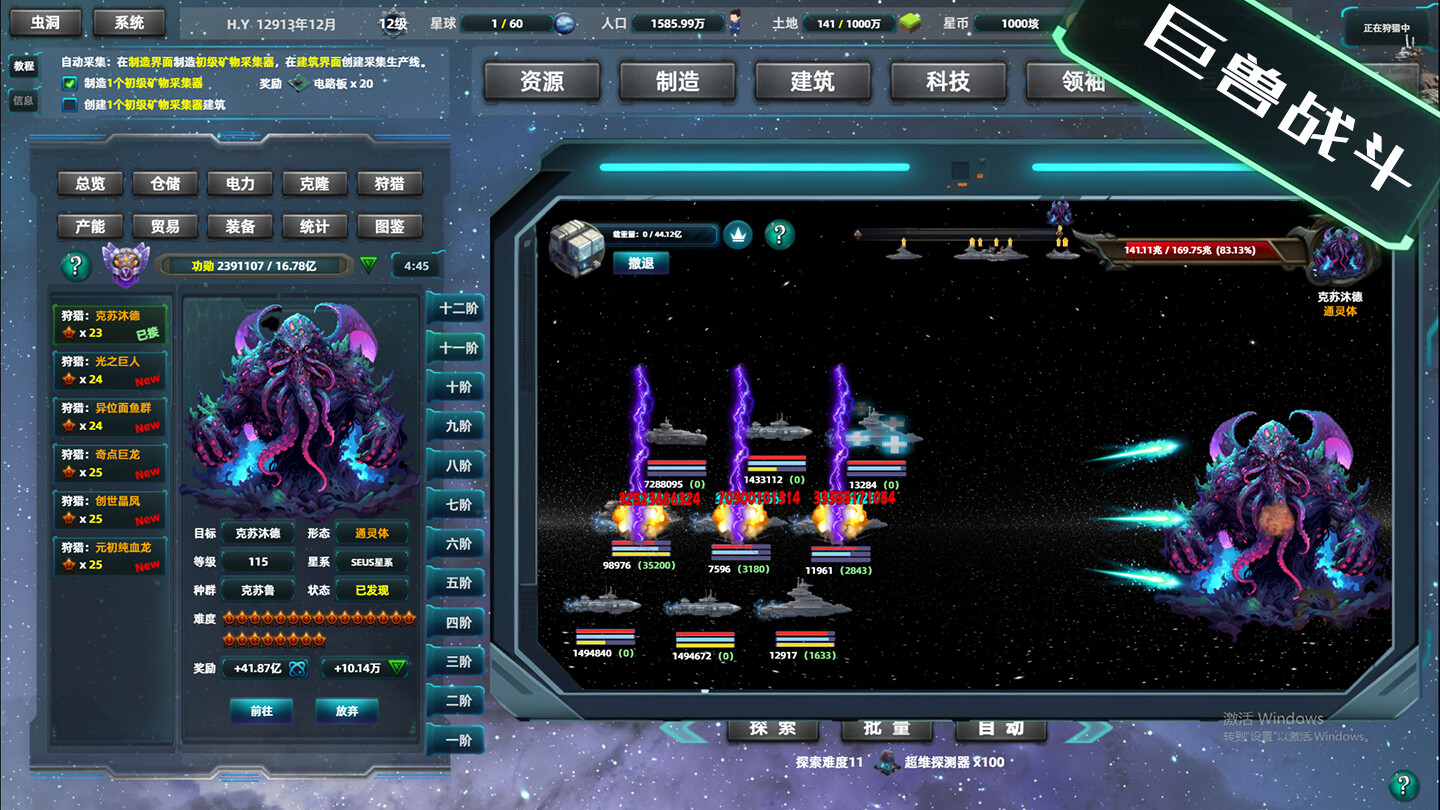This screenshot has height=810, width=1440.
Task: Open the 信息 info panel on left edge
Action: tap(23, 100)
